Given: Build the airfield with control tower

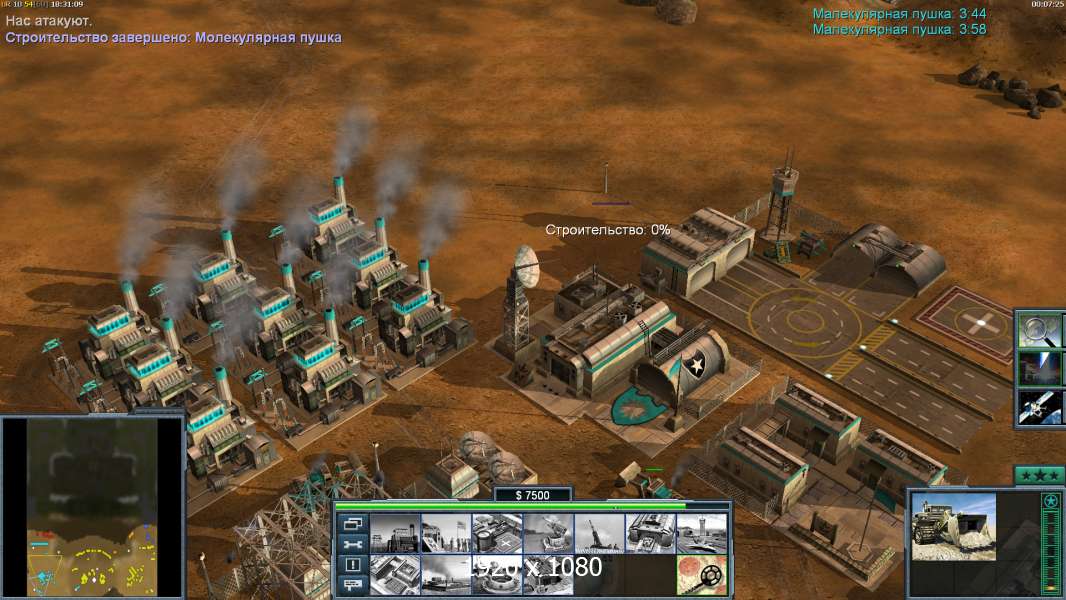Looking at the screenshot, I should click(701, 534).
